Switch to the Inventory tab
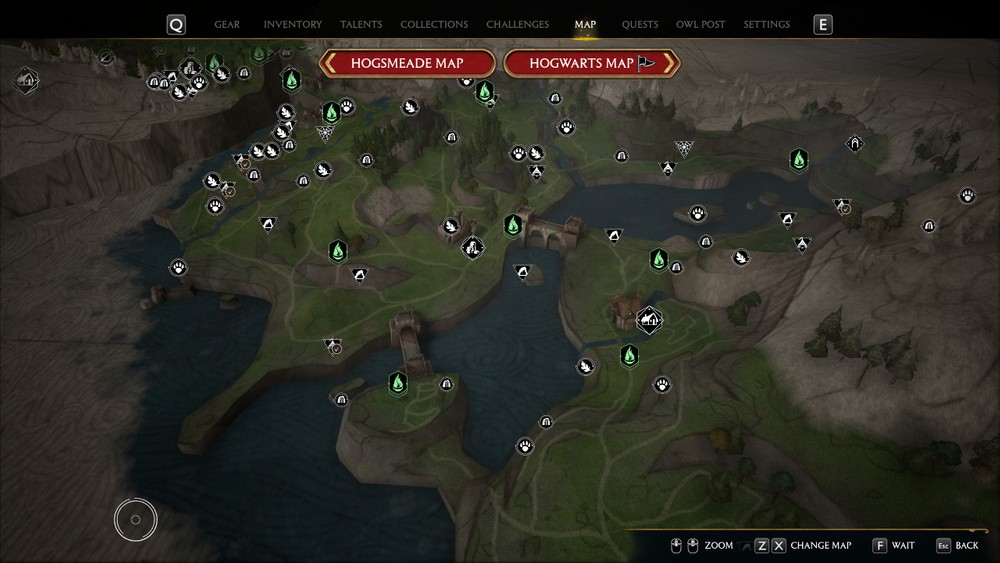 coord(292,24)
